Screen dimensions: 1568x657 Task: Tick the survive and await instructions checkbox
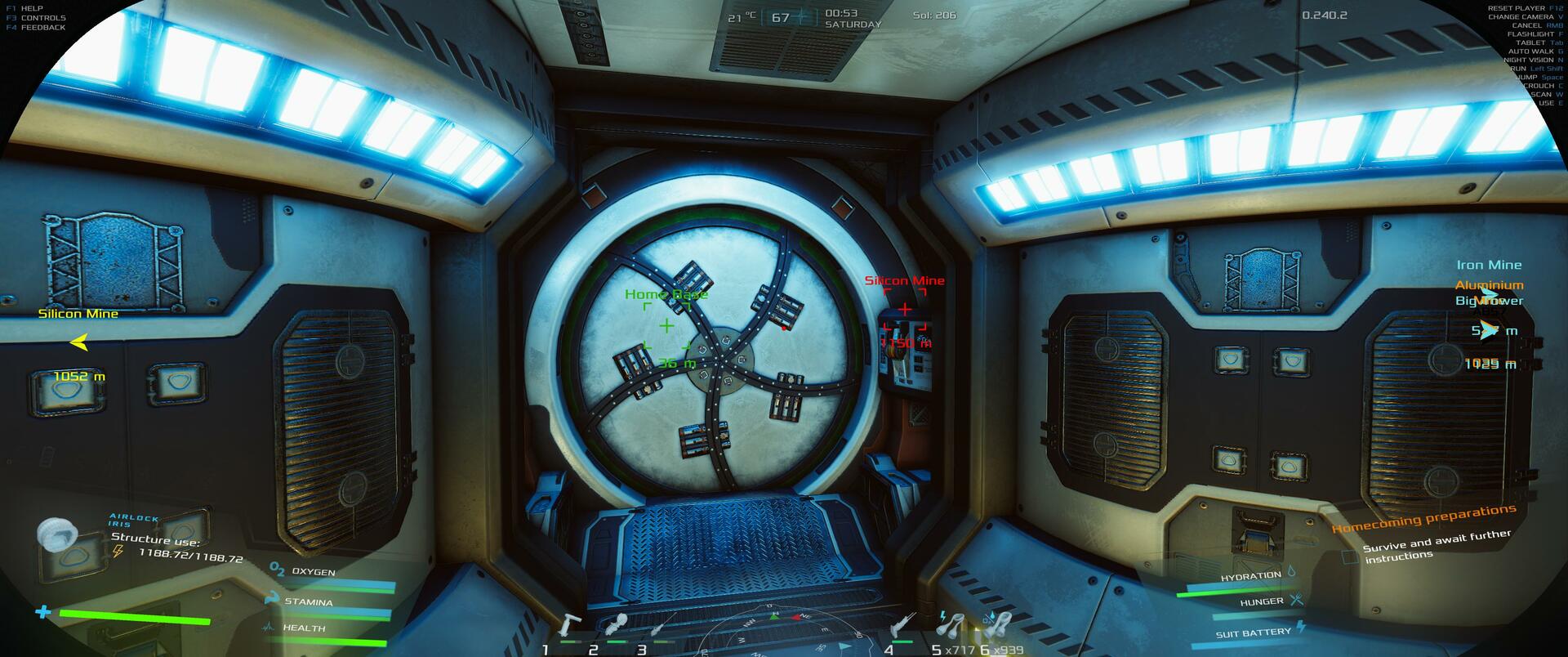(x=1351, y=557)
